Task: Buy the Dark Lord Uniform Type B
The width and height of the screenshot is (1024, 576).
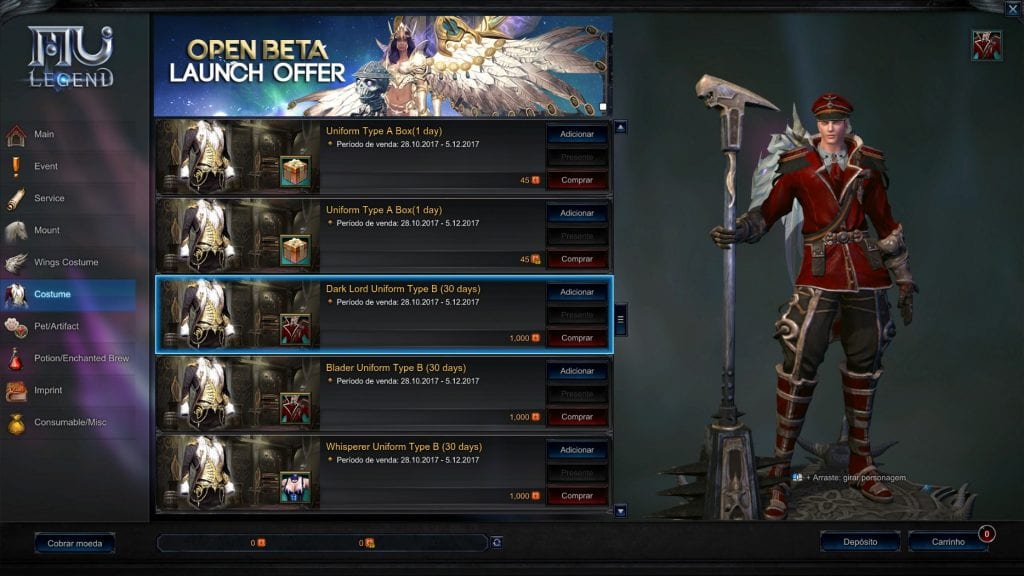Action: click(577, 338)
